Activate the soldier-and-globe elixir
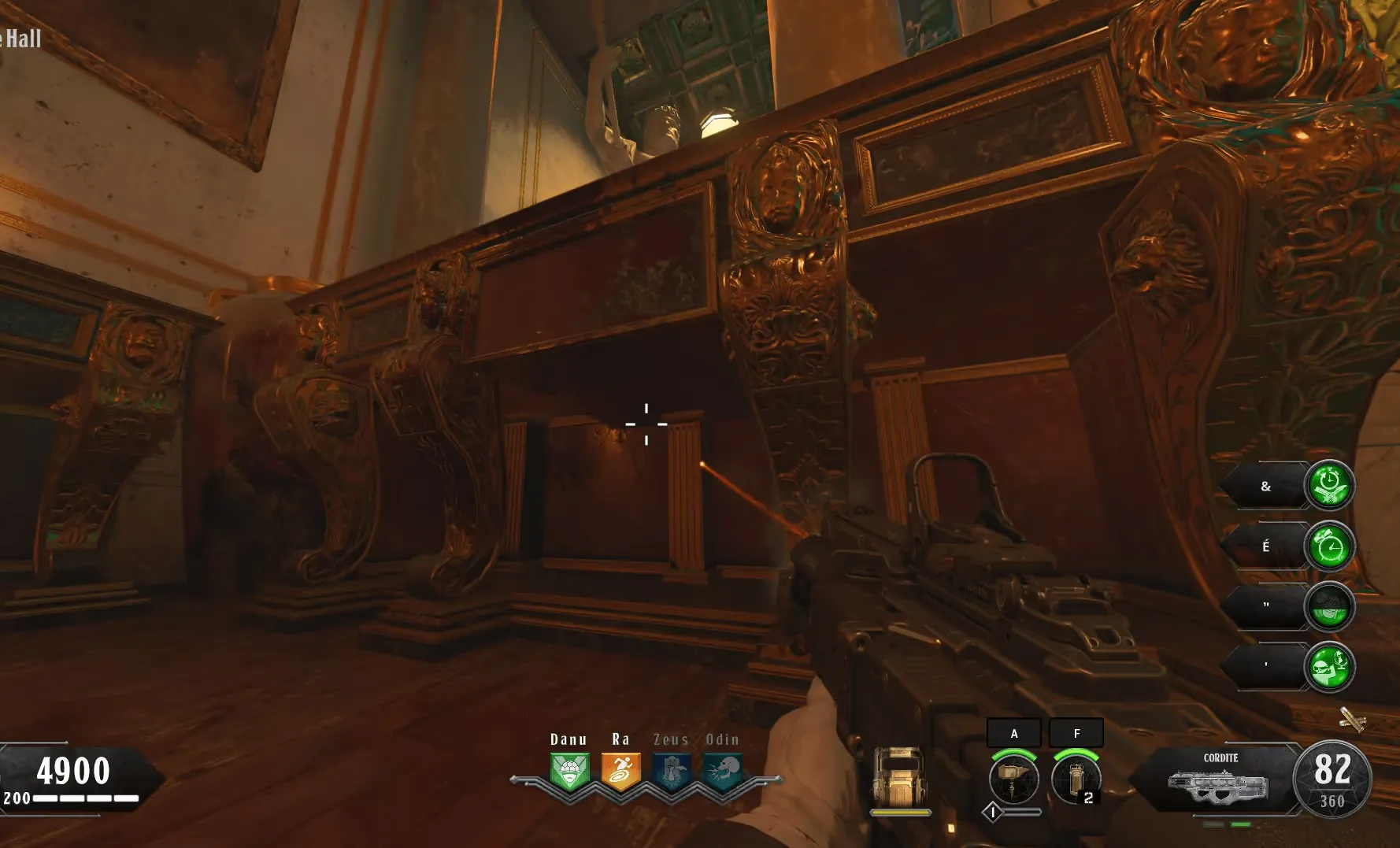 pyautogui.click(x=1329, y=668)
